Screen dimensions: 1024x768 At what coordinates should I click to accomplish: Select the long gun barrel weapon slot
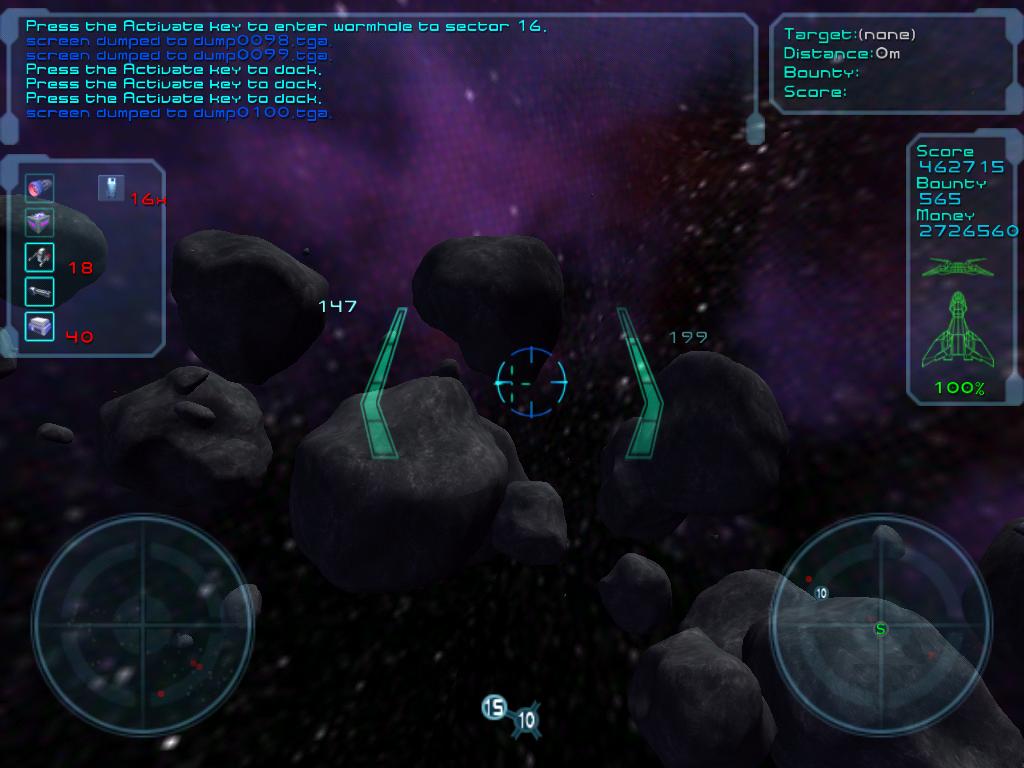40,292
